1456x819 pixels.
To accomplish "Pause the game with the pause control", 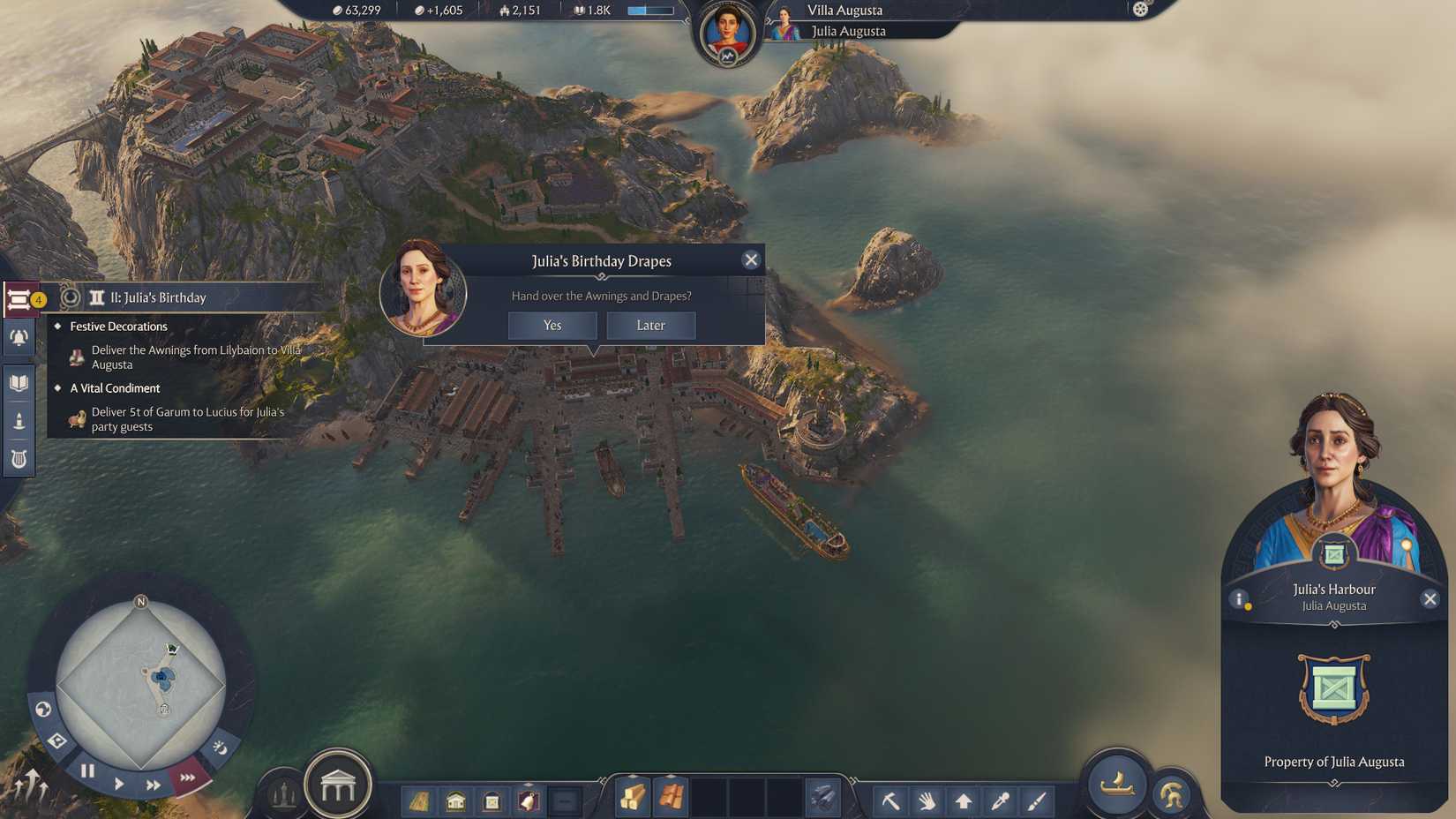I will [x=86, y=770].
